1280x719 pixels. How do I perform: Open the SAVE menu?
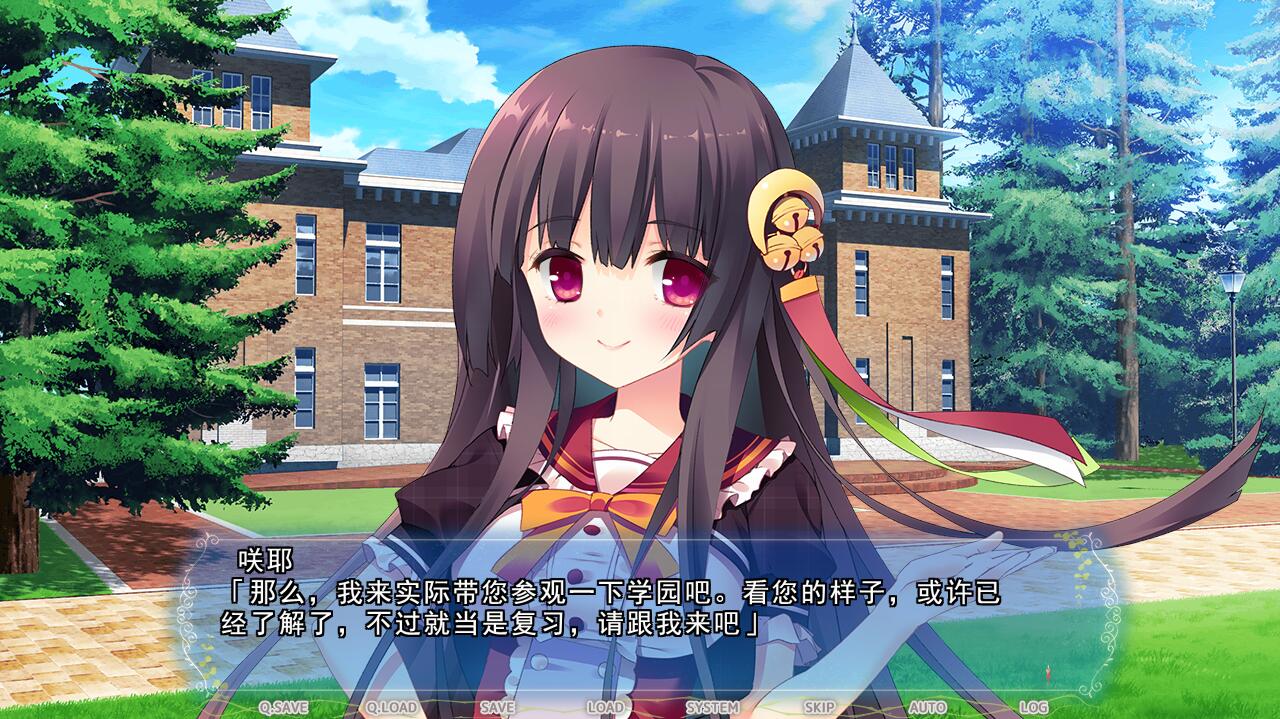click(x=497, y=707)
